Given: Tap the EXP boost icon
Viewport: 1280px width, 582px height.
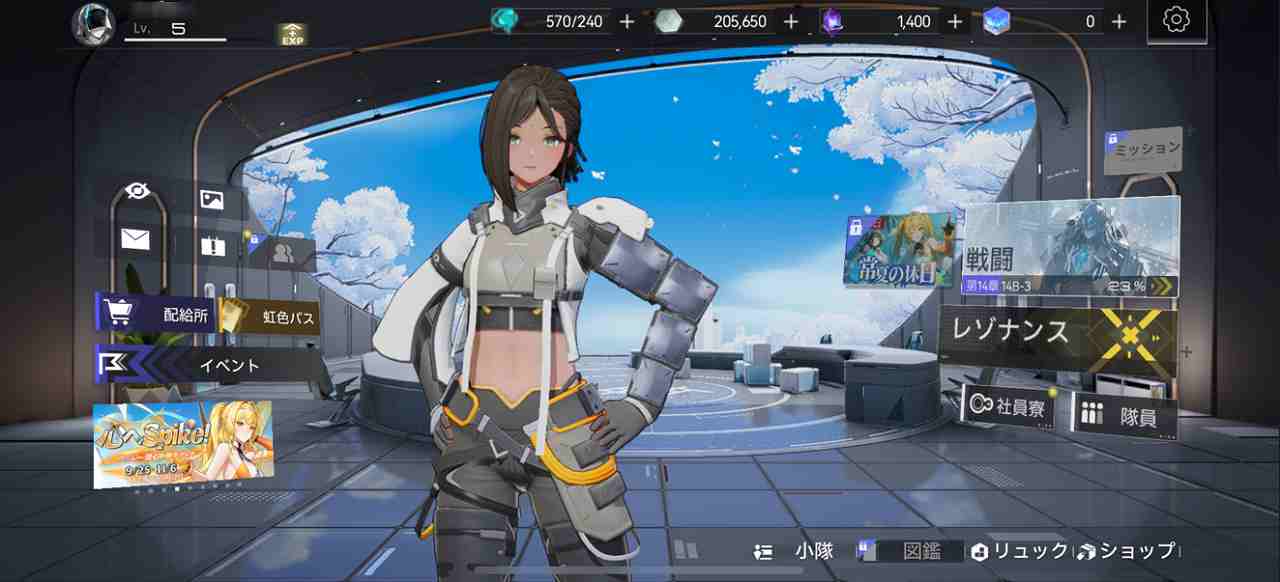Looking at the screenshot, I should click(x=292, y=35).
